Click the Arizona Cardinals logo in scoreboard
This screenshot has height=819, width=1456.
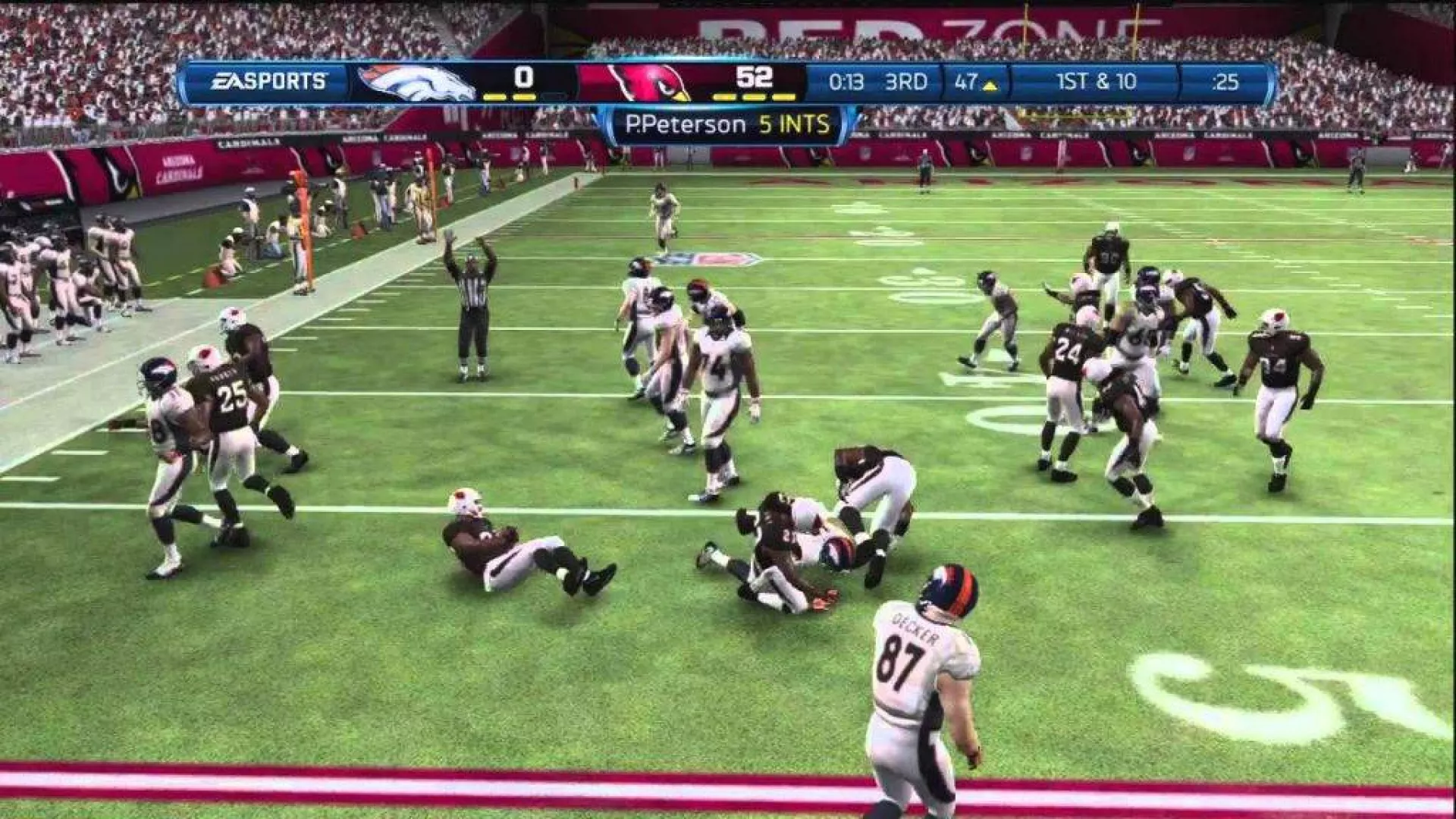[649, 83]
